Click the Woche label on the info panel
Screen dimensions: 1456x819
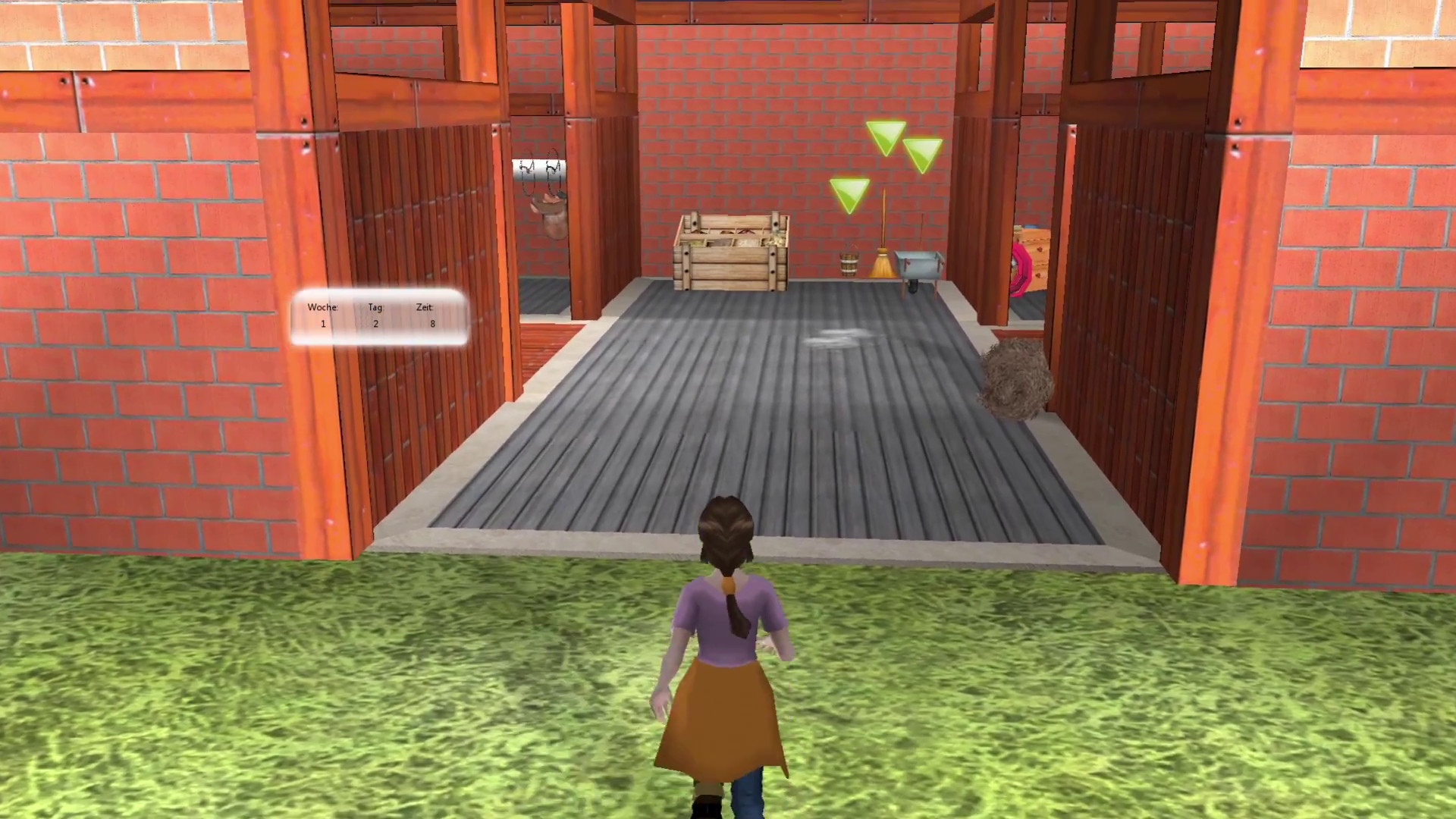pos(323,307)
